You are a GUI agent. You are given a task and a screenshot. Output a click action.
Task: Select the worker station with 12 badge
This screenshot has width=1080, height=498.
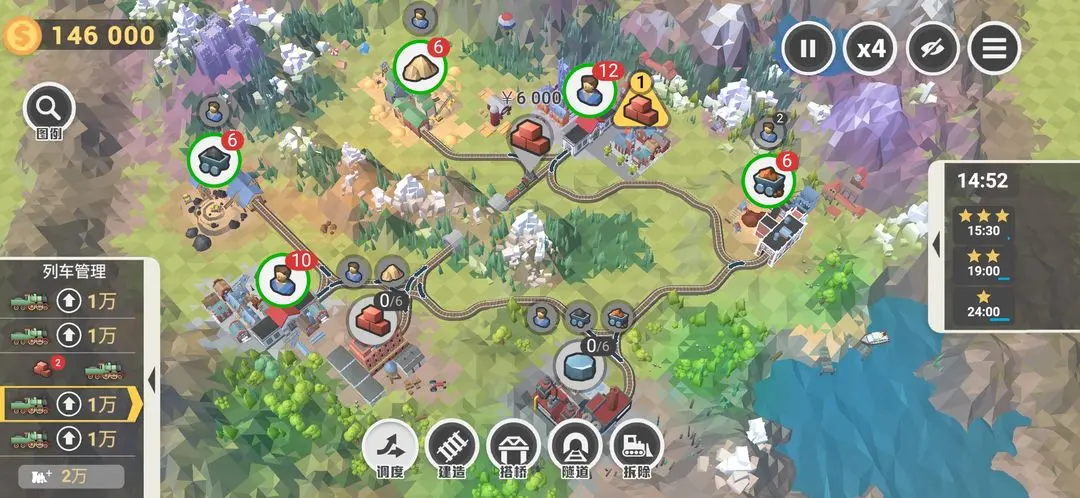pos(590,92)
